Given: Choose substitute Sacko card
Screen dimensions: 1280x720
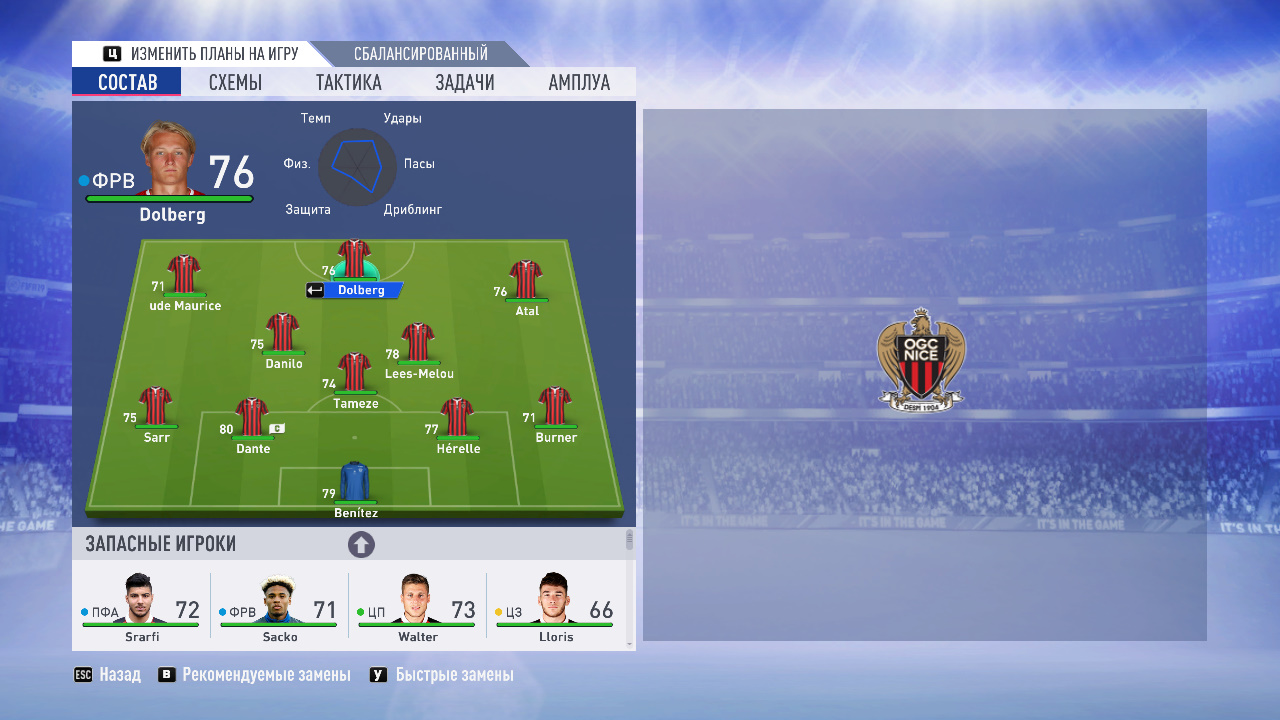Looking at the screenshot, I should click(x=279, y=608).
